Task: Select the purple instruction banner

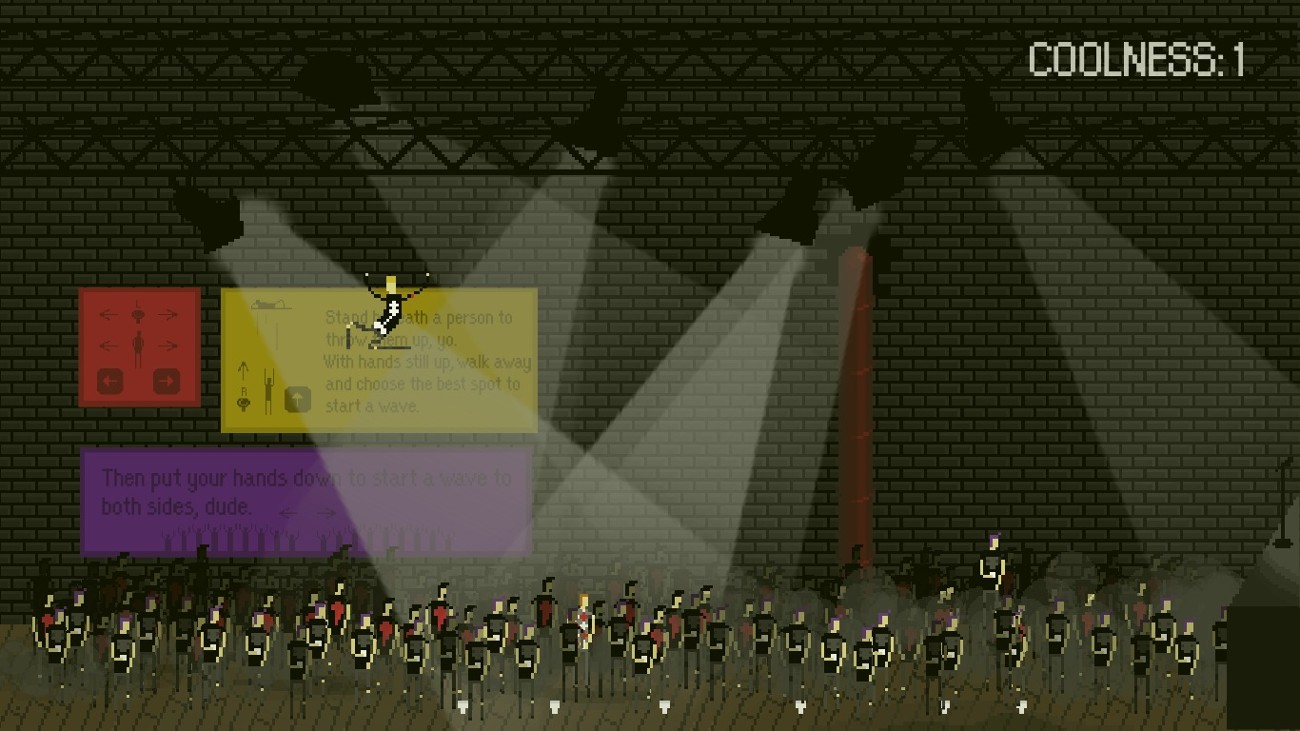Action: tap(308, 500)
